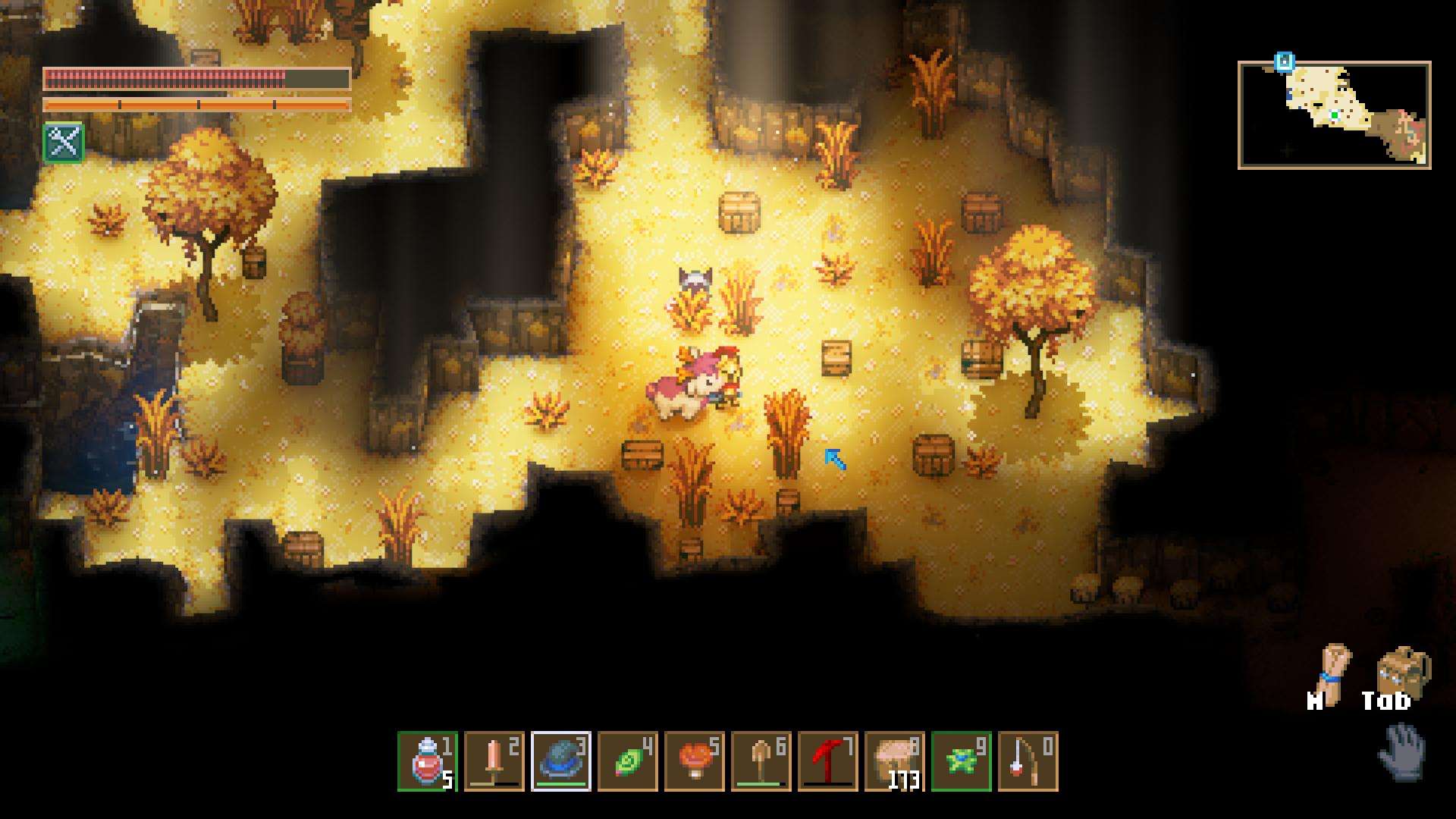Click the minimap in the corner

click(x=1334, y=115)
